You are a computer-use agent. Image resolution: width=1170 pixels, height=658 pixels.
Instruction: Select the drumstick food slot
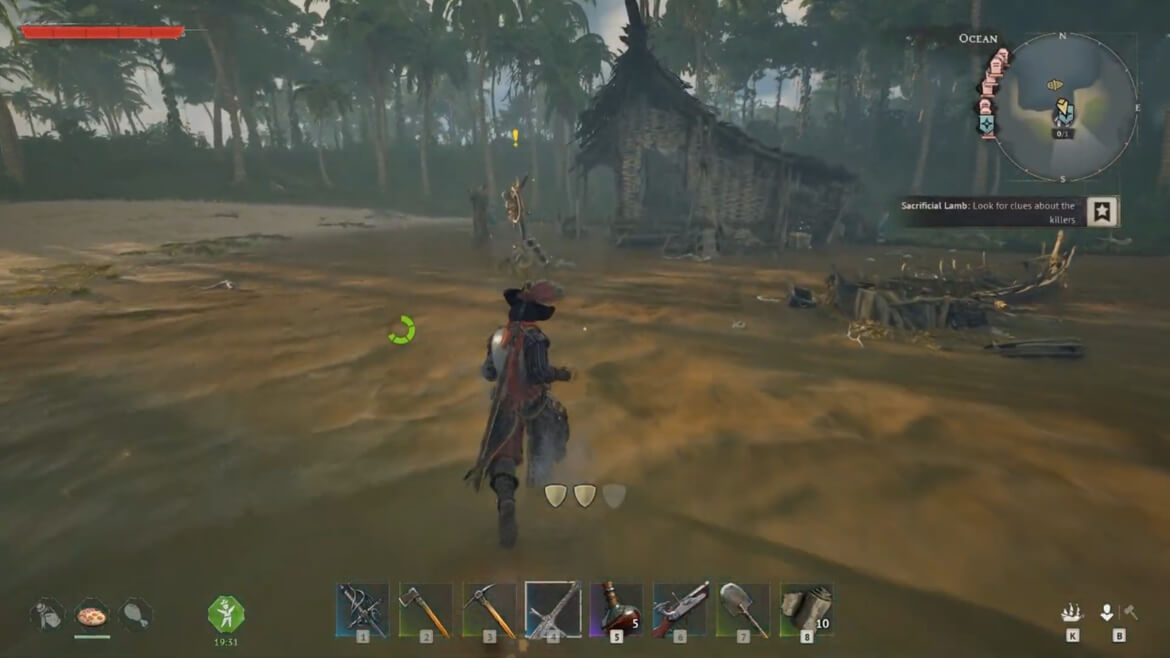136,615
